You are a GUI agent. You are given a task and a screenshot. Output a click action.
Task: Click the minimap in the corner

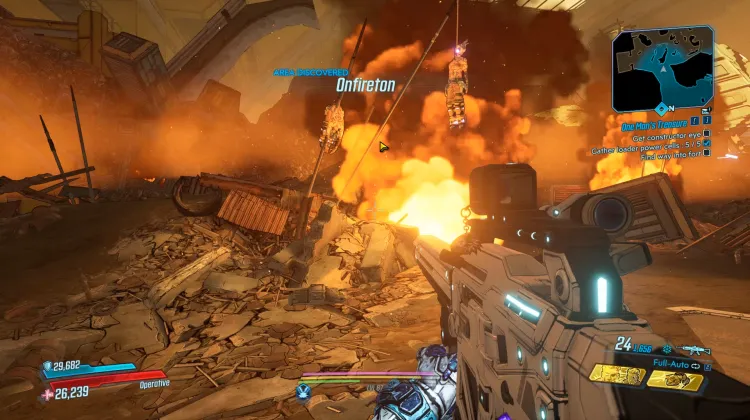663,67
